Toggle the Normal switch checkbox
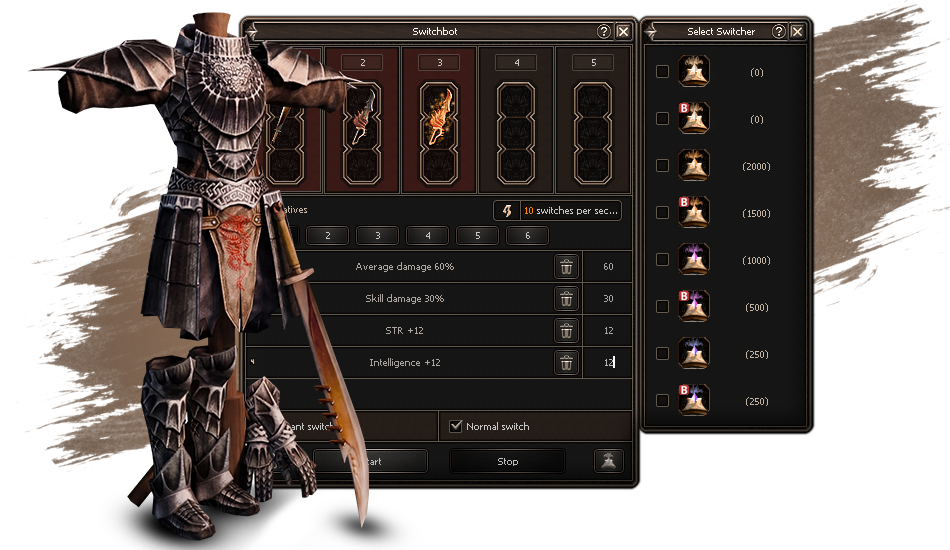950x550 pixels. tap(457, 427)
